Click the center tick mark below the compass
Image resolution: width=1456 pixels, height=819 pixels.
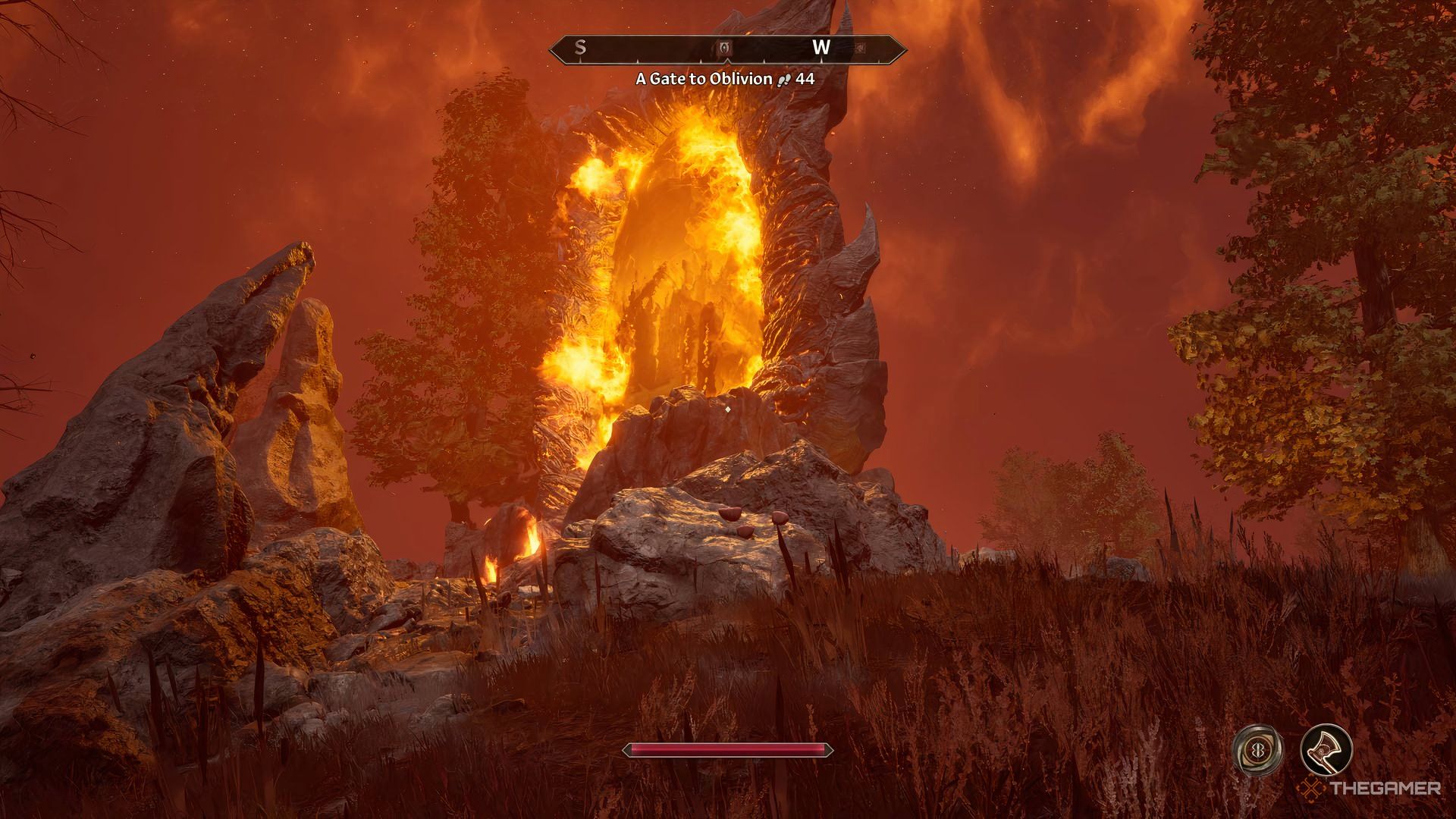coord(726,62)
